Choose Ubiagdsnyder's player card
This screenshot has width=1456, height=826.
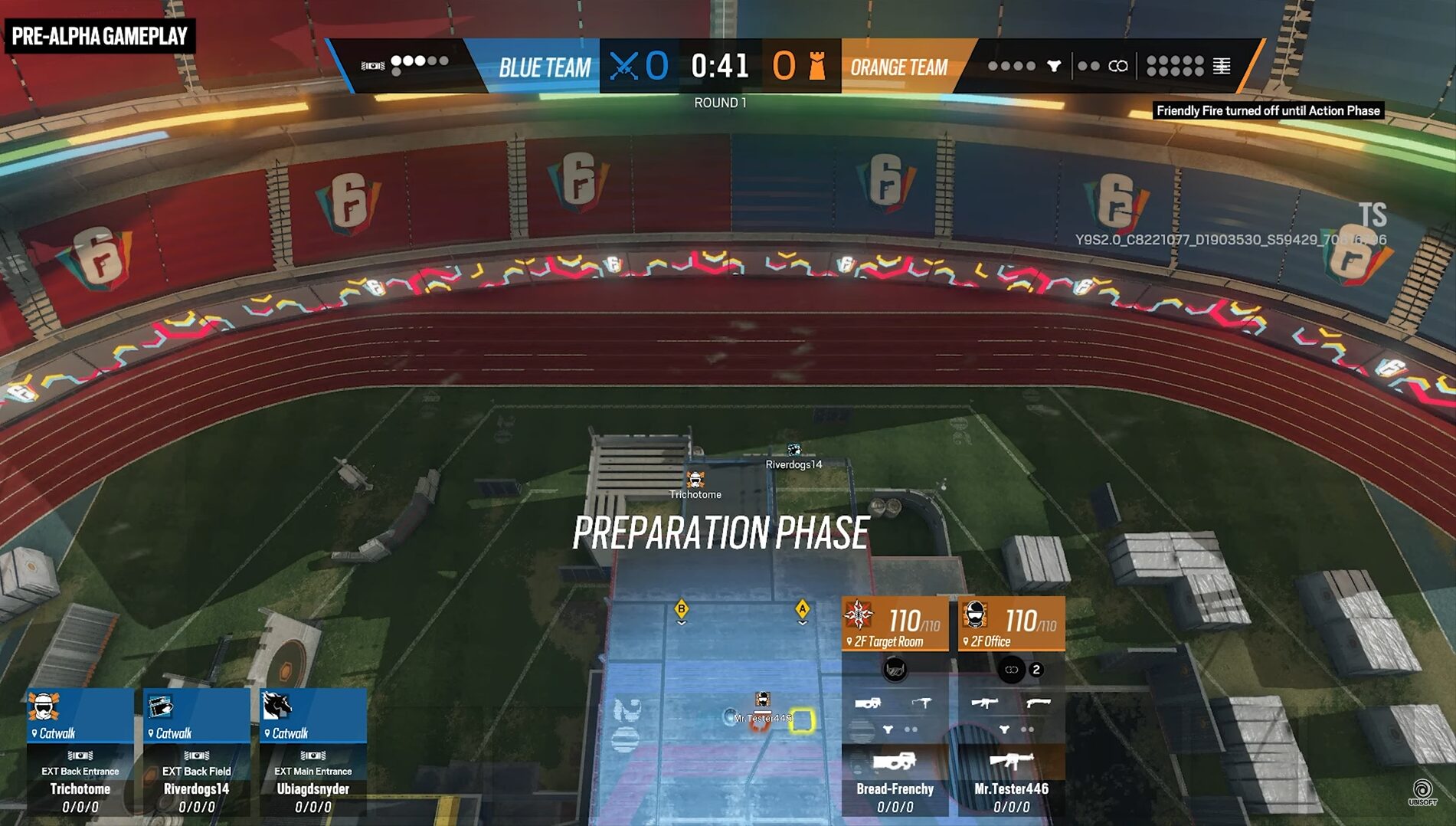point(313,751)
